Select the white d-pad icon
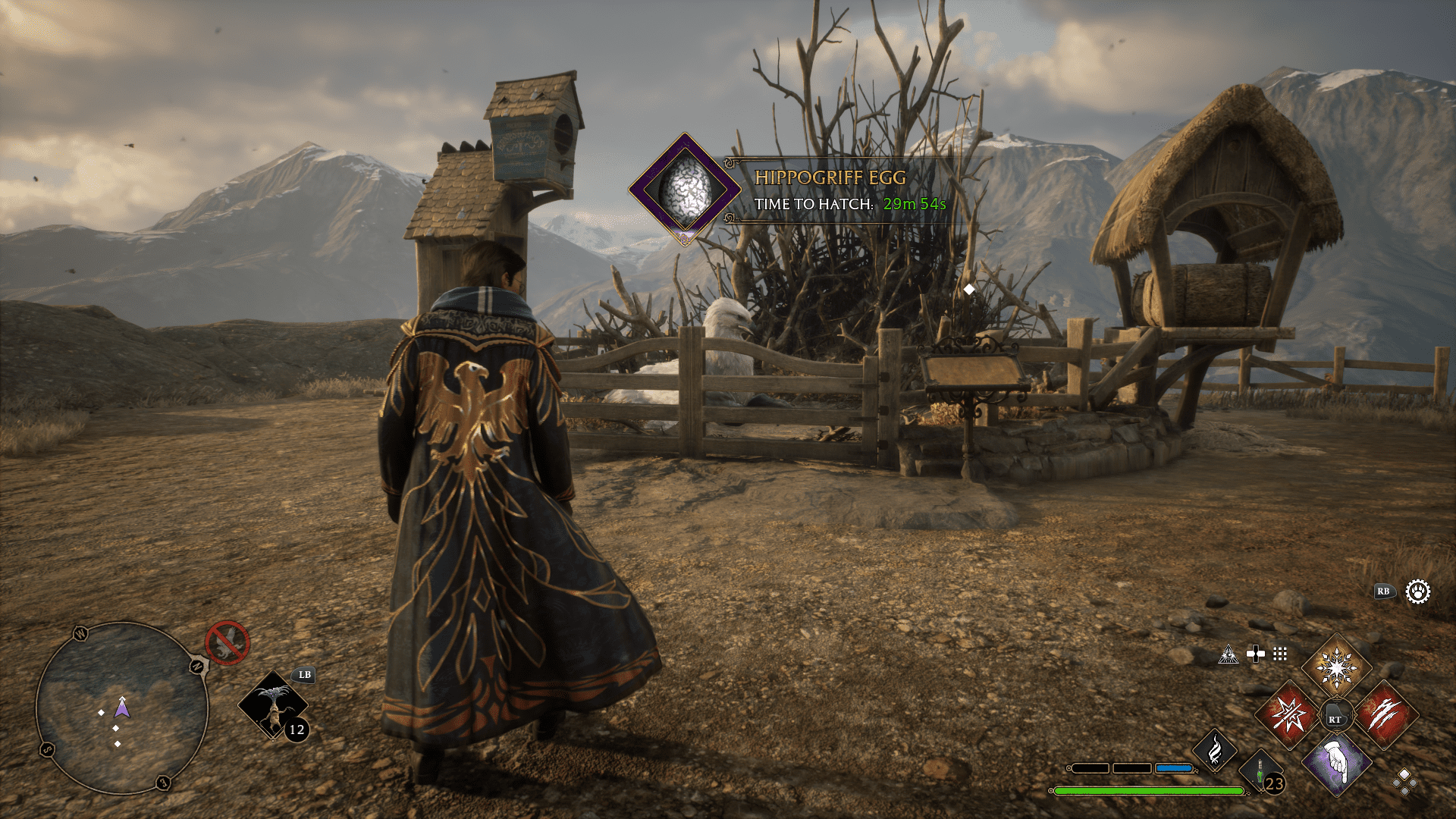The height and width of the screenshot is (819, 1456). point(1256,654)
